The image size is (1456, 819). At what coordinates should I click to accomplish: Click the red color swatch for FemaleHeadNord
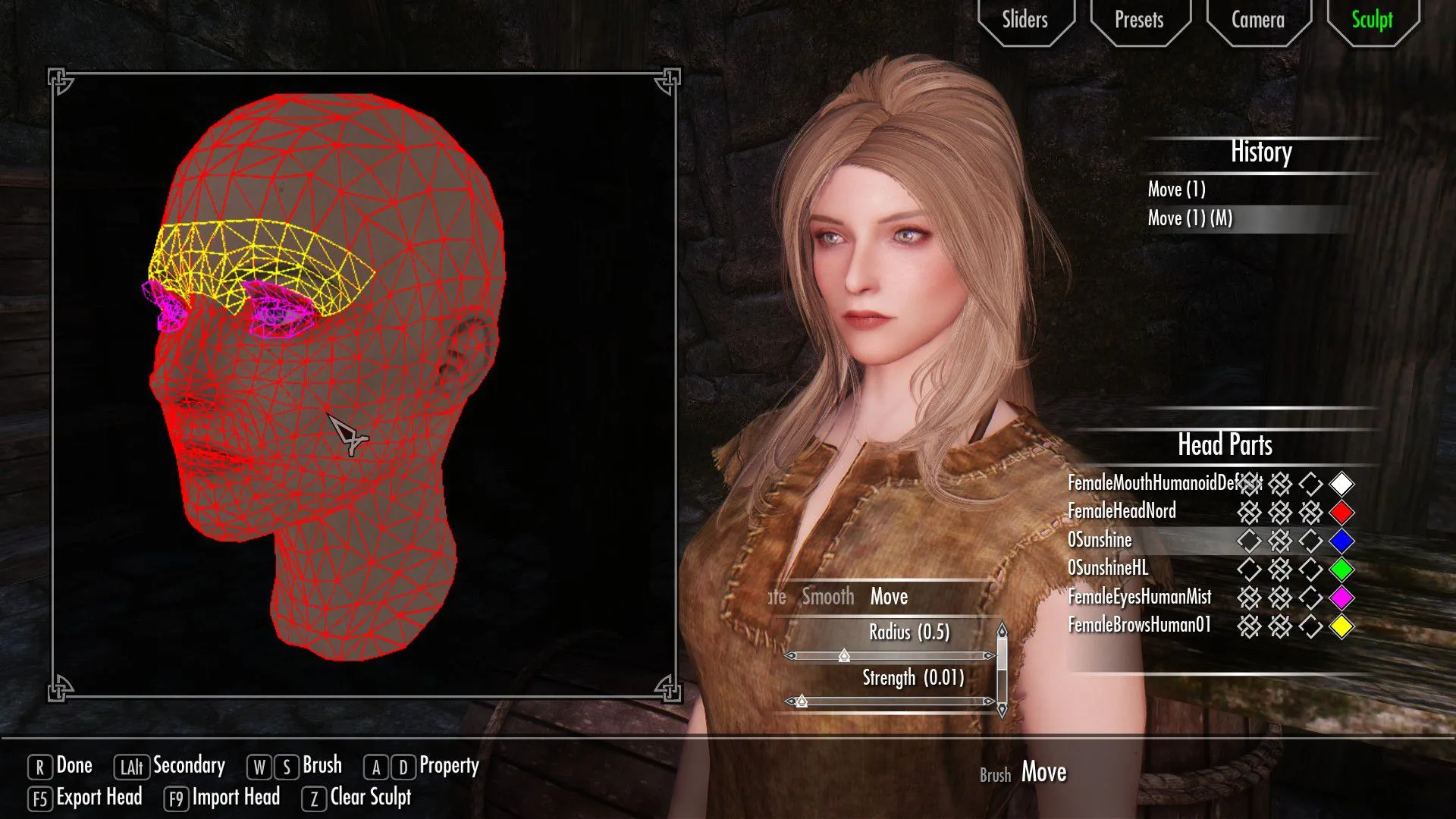tap(1341, 513)
